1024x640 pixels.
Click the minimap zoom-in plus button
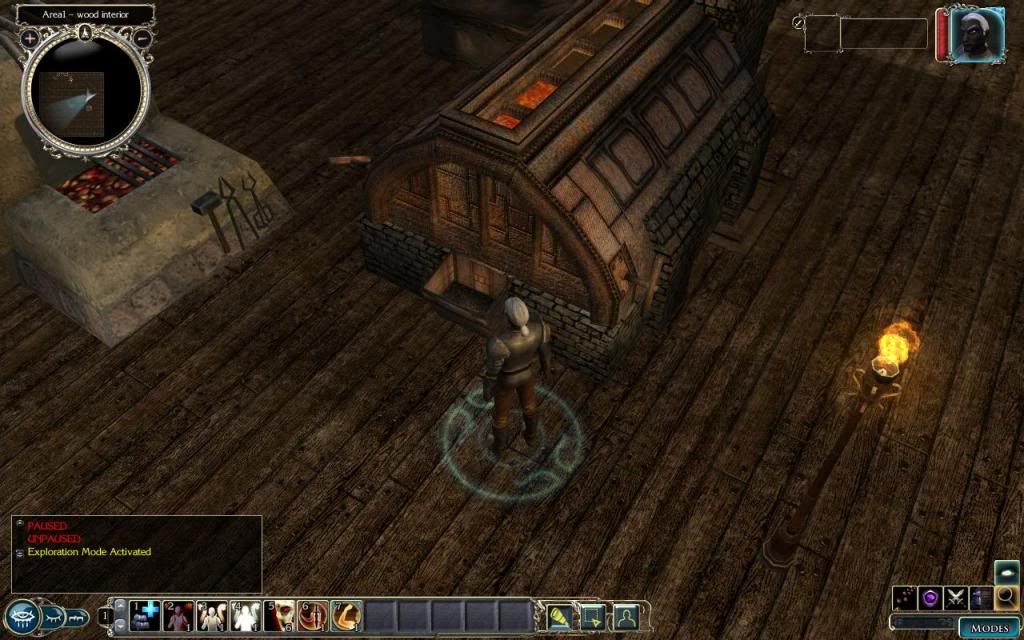30,38
